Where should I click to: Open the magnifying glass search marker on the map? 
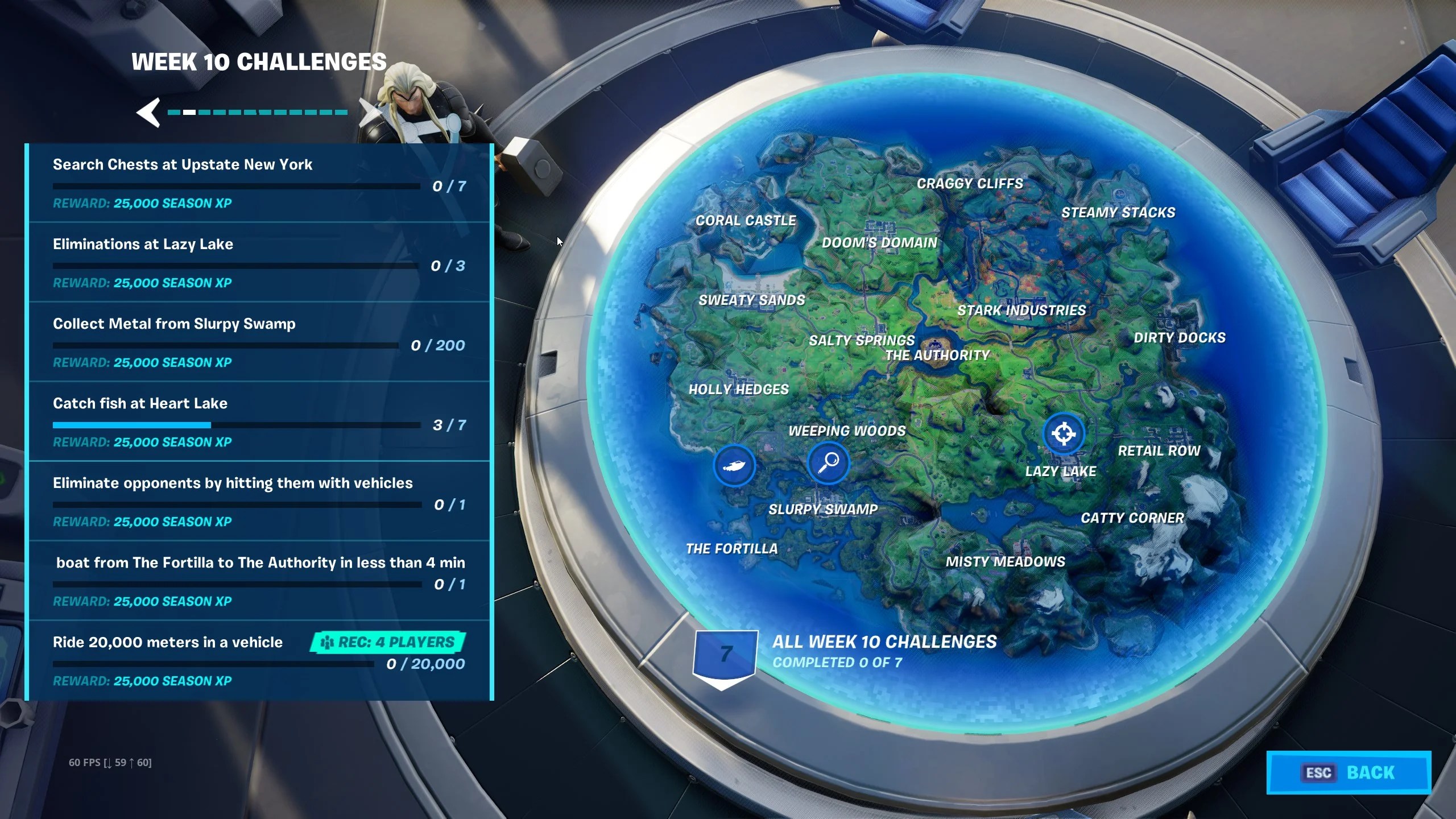pos(829,463)
